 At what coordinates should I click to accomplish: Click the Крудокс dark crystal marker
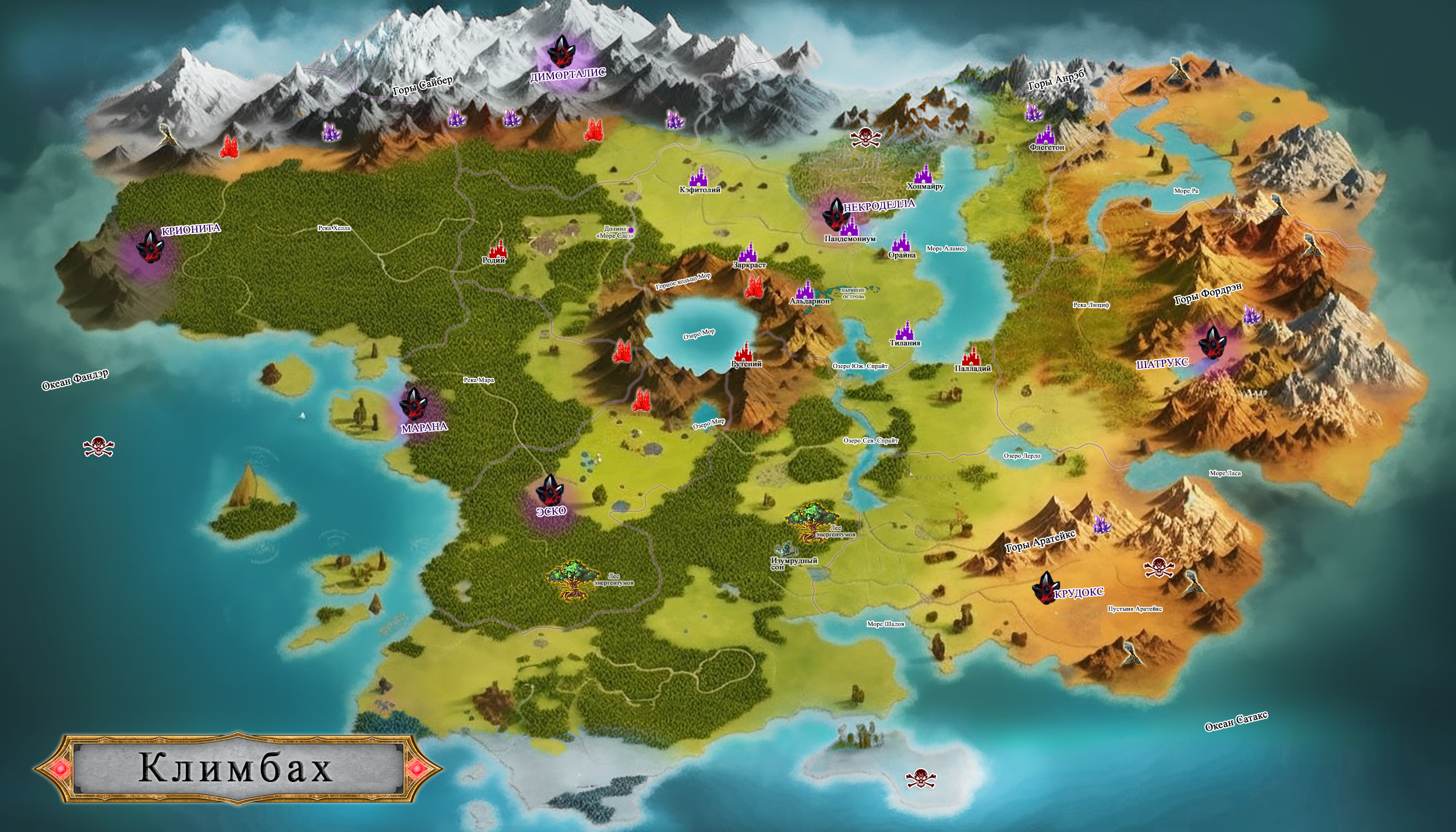[1044, 587]
